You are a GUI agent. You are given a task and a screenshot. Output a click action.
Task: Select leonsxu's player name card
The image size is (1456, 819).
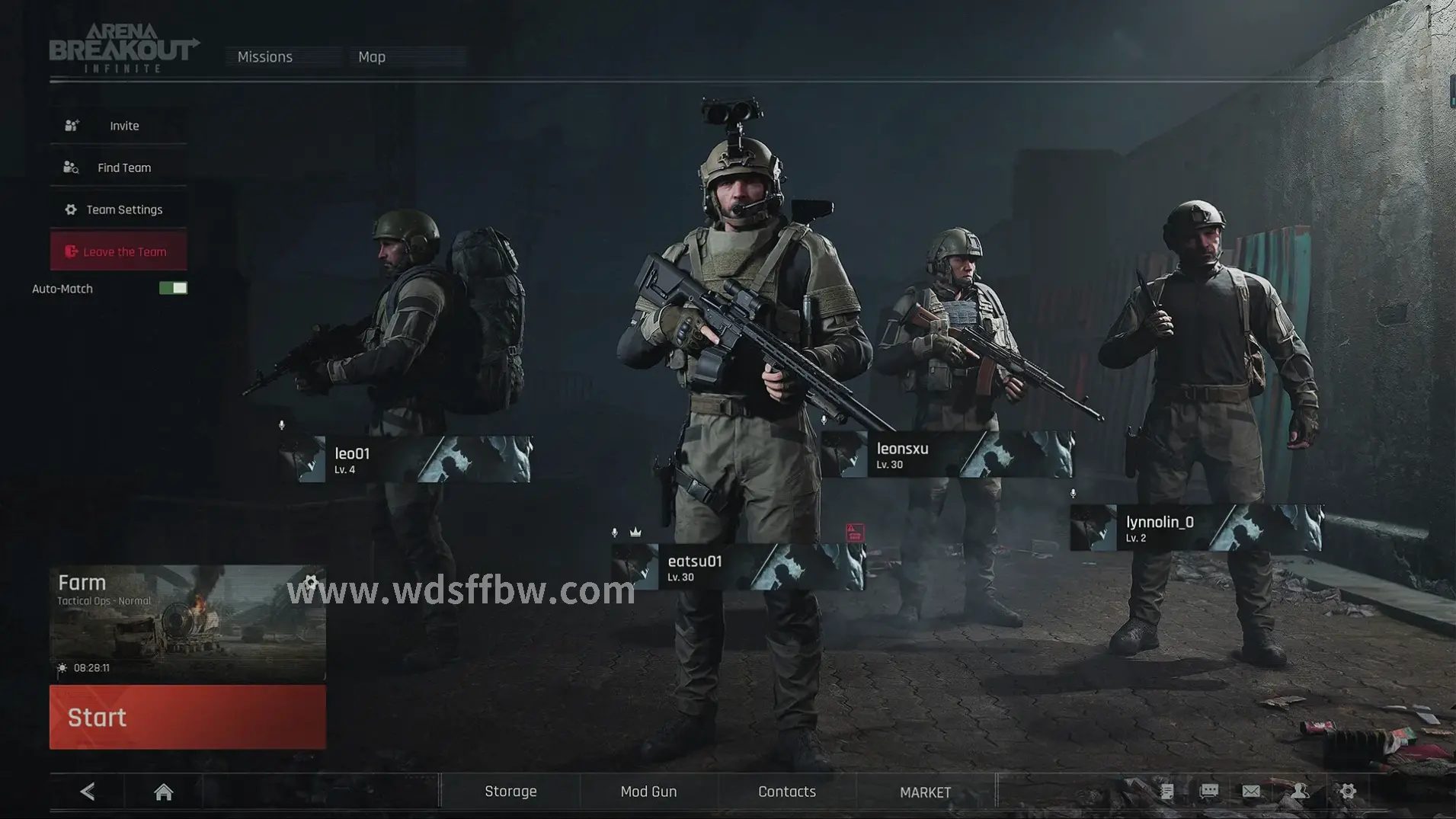pos(947,455)
